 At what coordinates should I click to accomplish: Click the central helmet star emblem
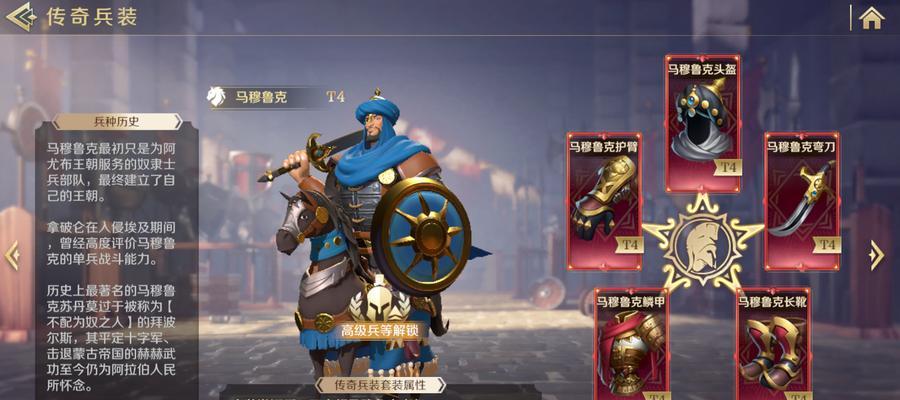tap(702, 241)
